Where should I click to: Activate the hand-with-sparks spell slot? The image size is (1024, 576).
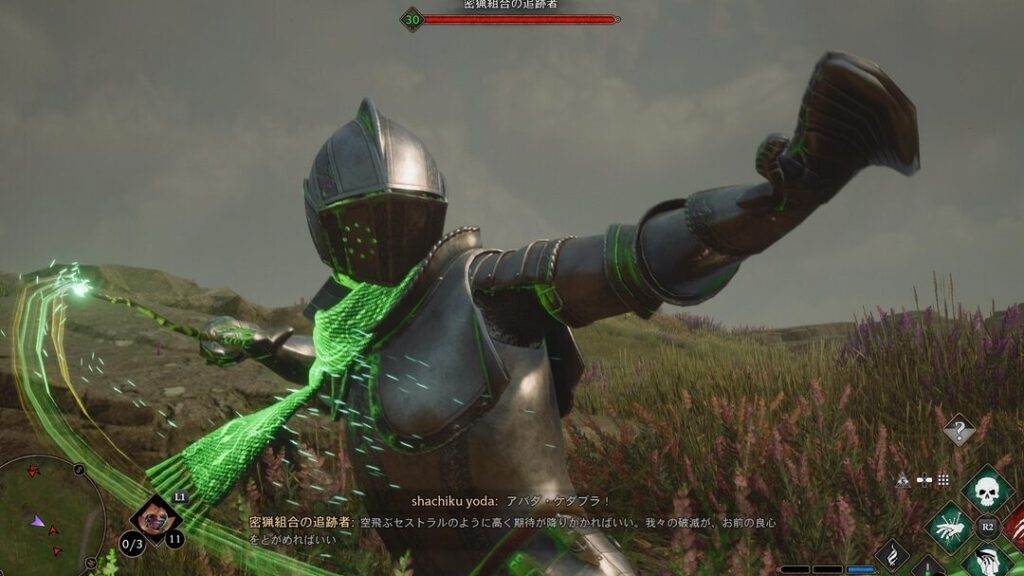949,526
